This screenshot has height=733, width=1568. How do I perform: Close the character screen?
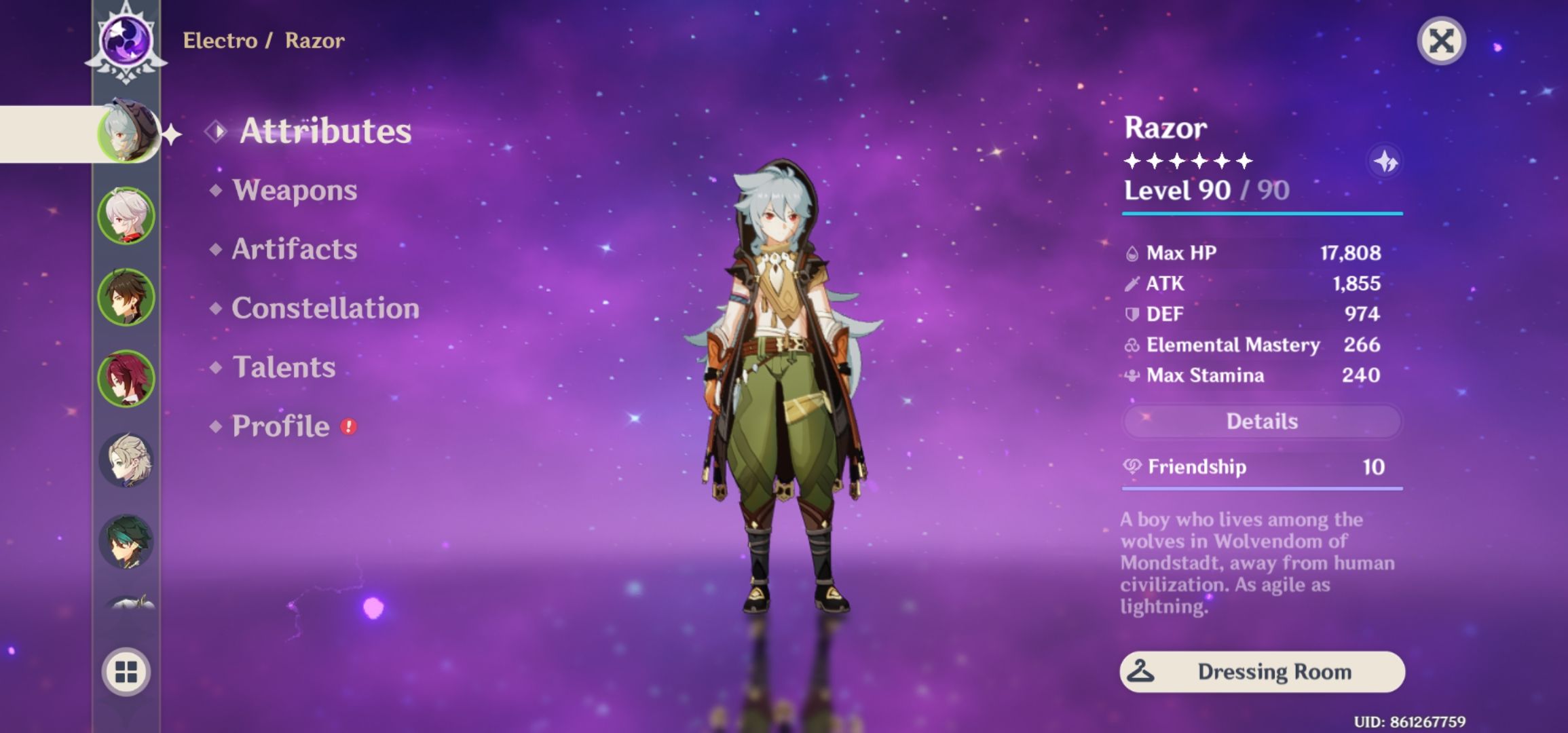click(1441, 41)
